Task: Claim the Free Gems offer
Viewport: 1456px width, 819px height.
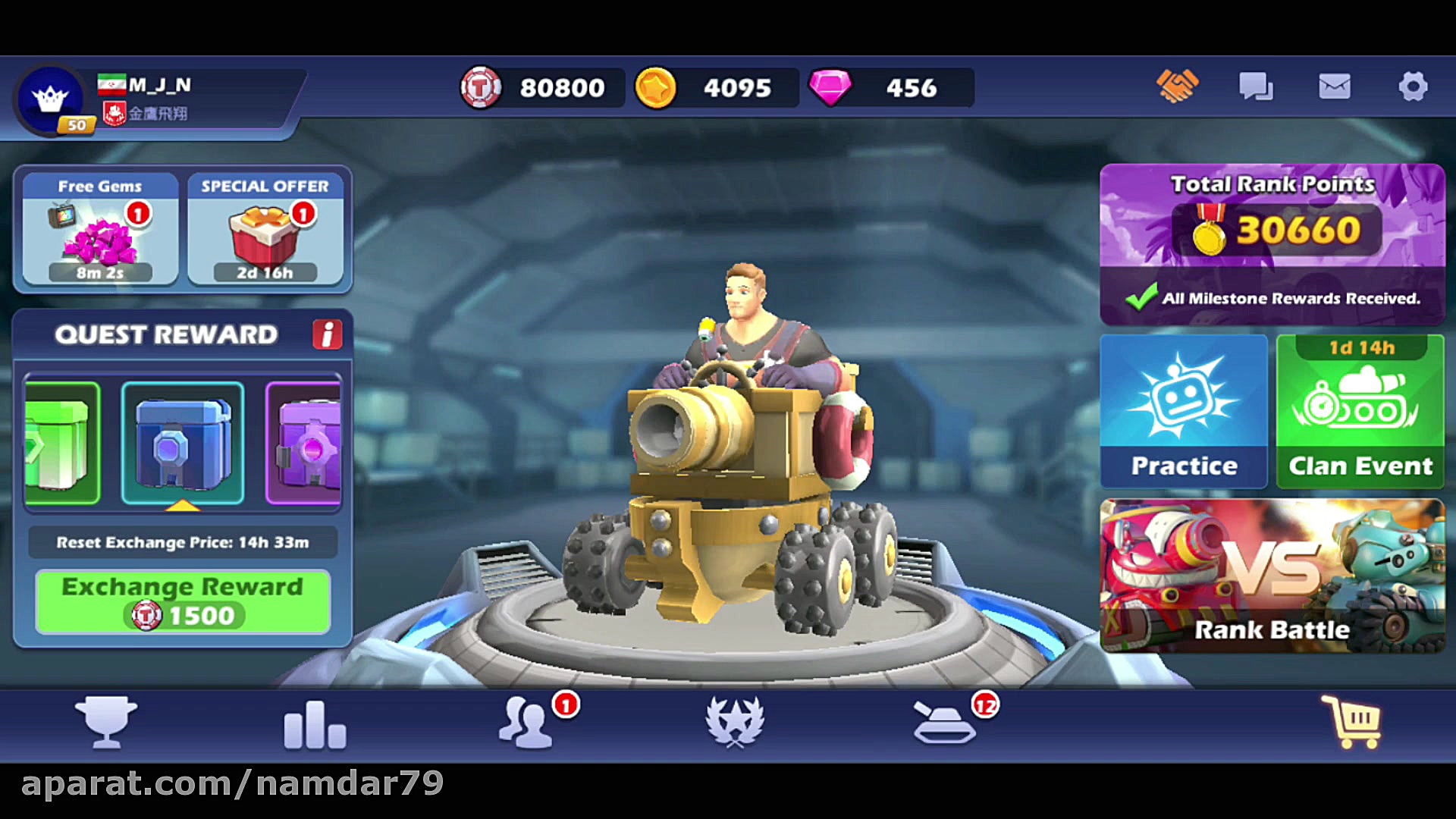Action: click(99, 231)
